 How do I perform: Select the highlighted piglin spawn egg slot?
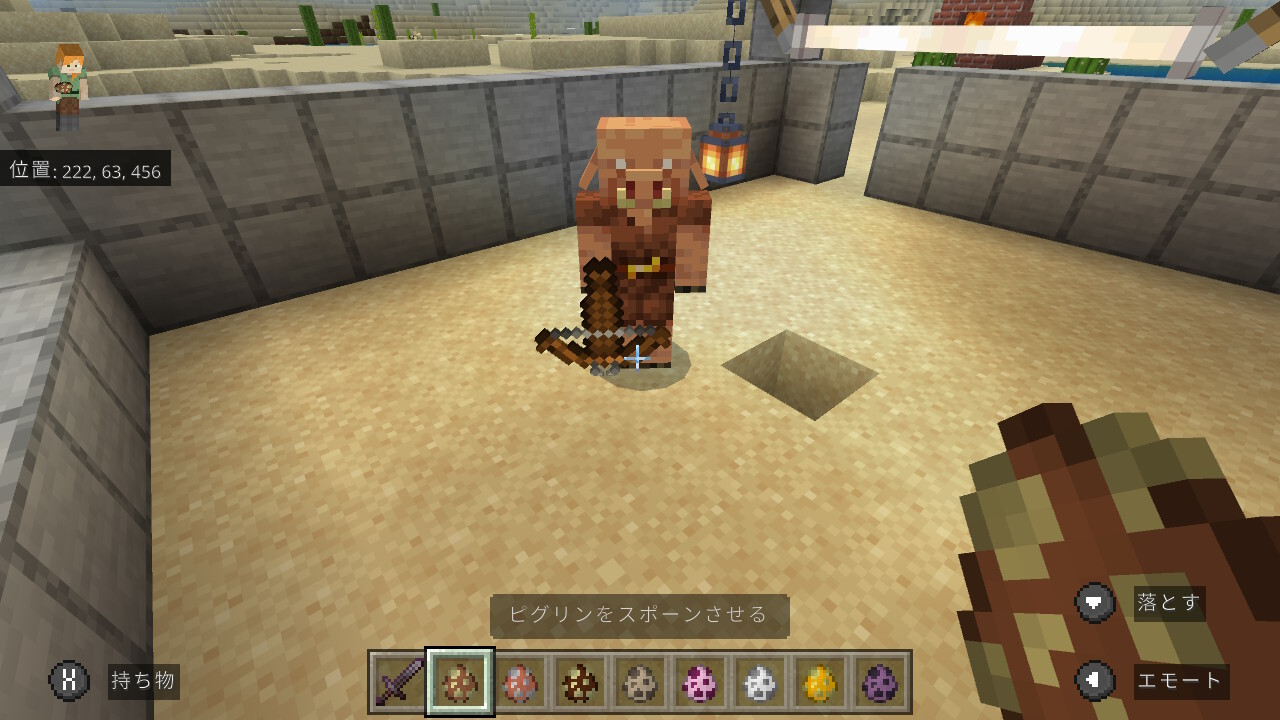pos(460,682)
